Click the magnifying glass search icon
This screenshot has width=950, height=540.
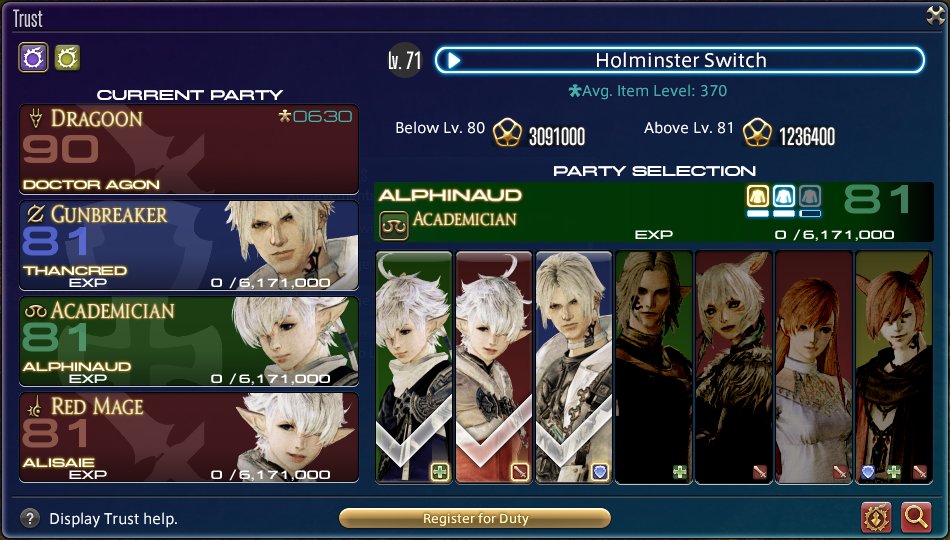[916, 517]
